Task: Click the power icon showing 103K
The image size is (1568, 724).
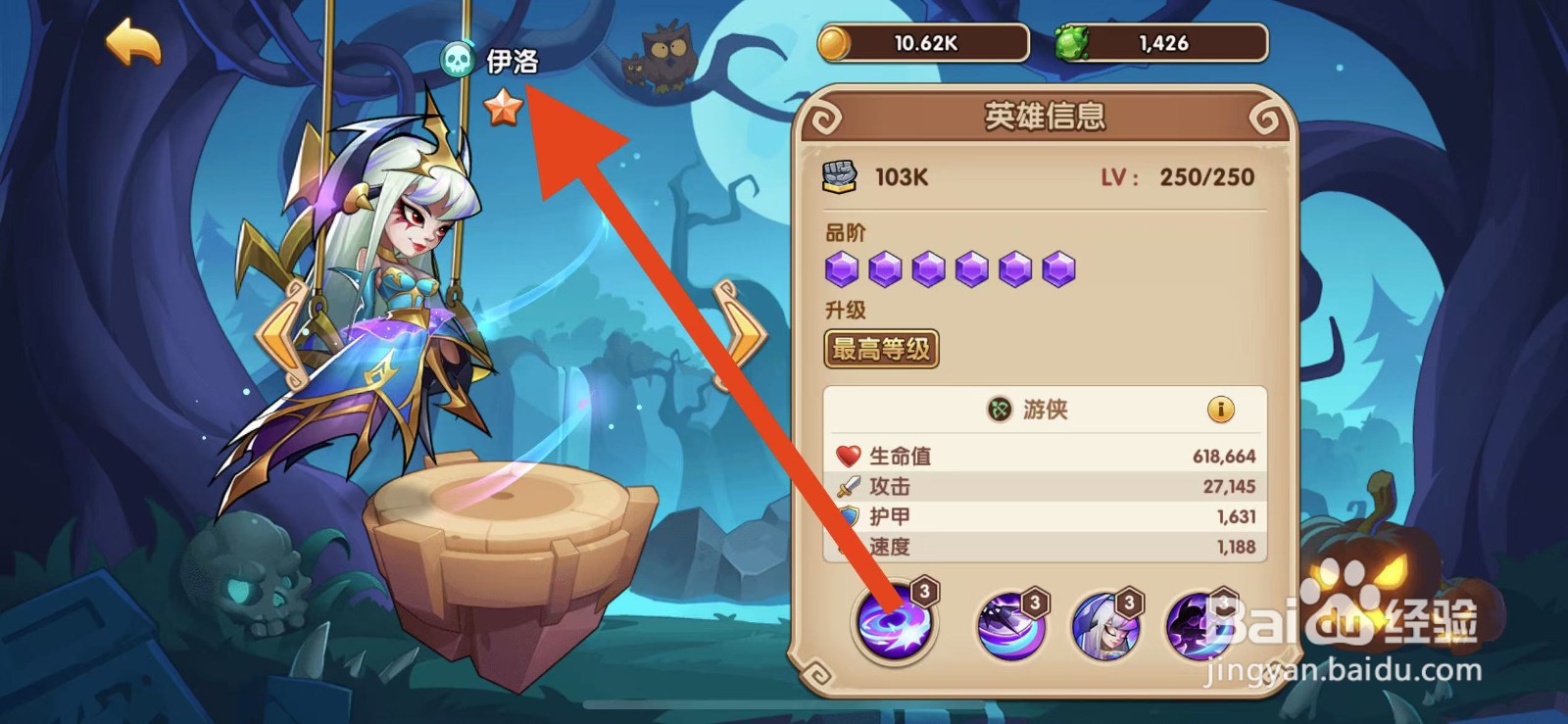Action: 839,176
